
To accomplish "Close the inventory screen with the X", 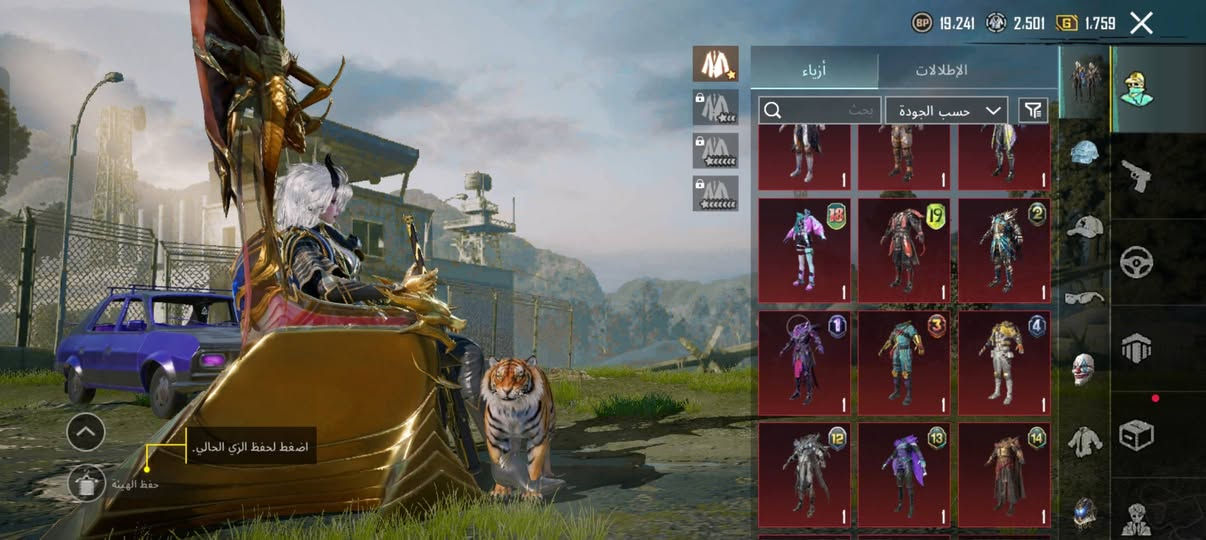I will [x=1141, y=23].
